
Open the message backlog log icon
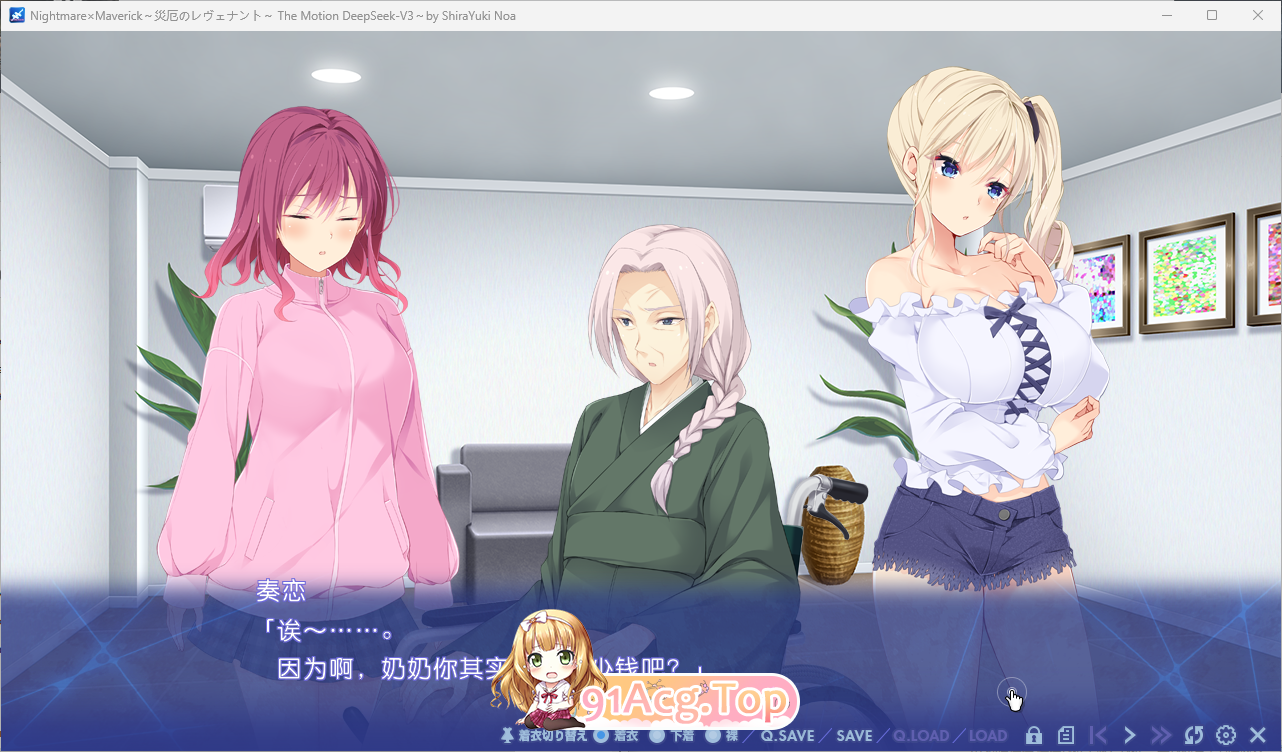tap(1066, 734)
